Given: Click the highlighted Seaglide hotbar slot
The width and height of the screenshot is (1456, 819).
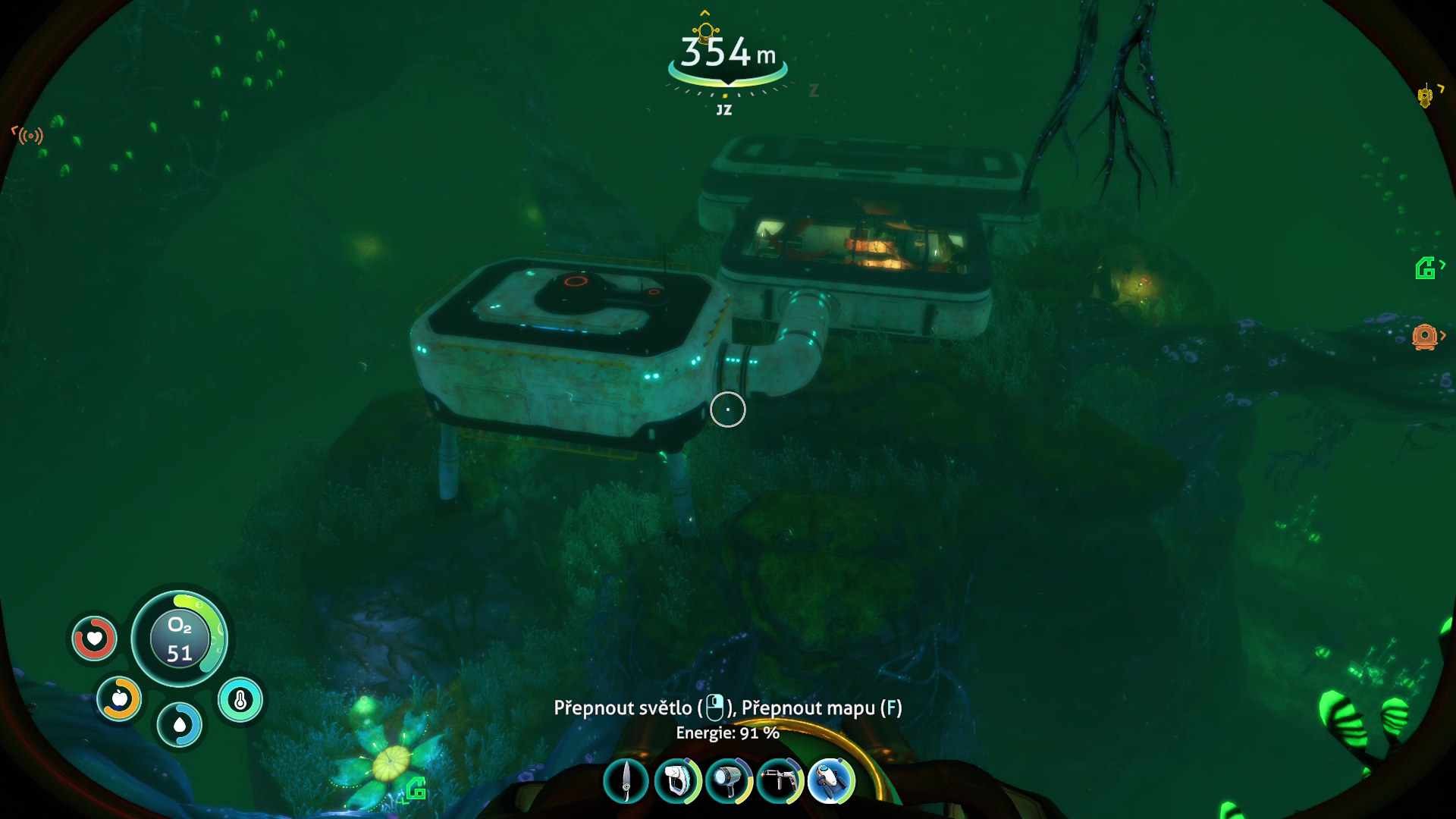Looking at the screenshot, I should coord(831,781).
